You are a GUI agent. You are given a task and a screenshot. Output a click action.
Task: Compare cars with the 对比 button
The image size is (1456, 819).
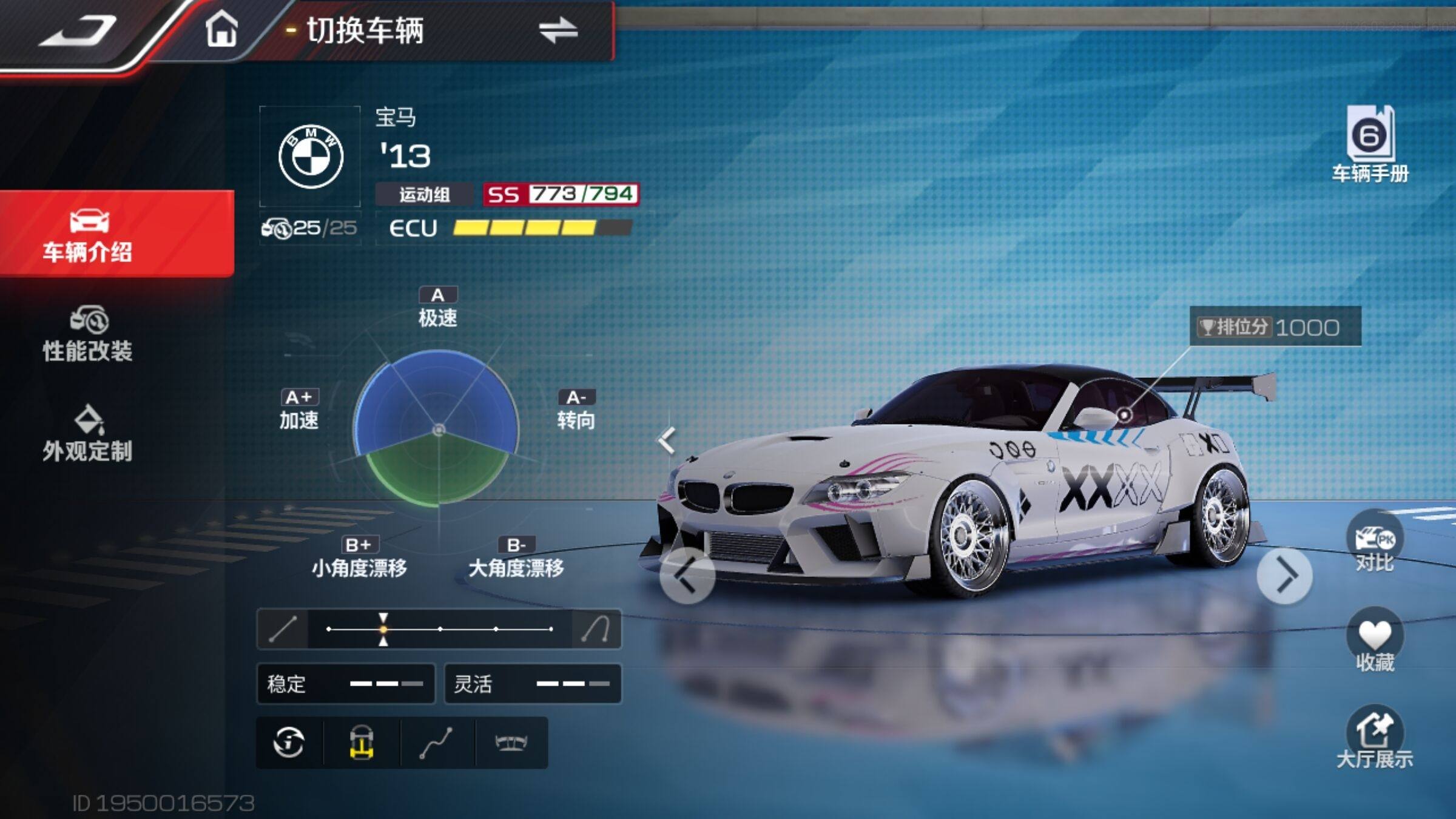tap(1375, 543)
